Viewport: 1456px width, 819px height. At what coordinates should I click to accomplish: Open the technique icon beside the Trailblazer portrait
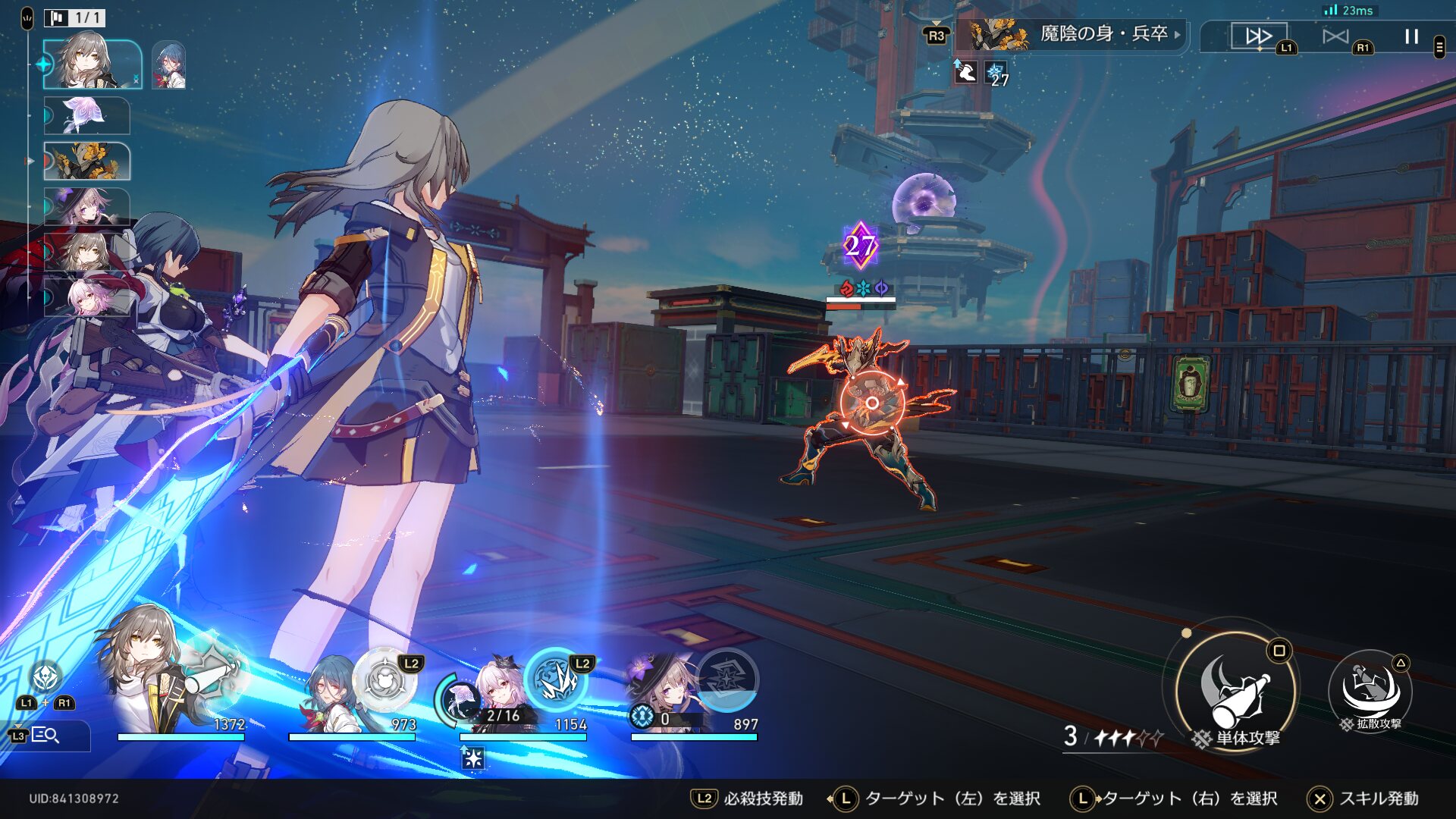click(45, 675)
